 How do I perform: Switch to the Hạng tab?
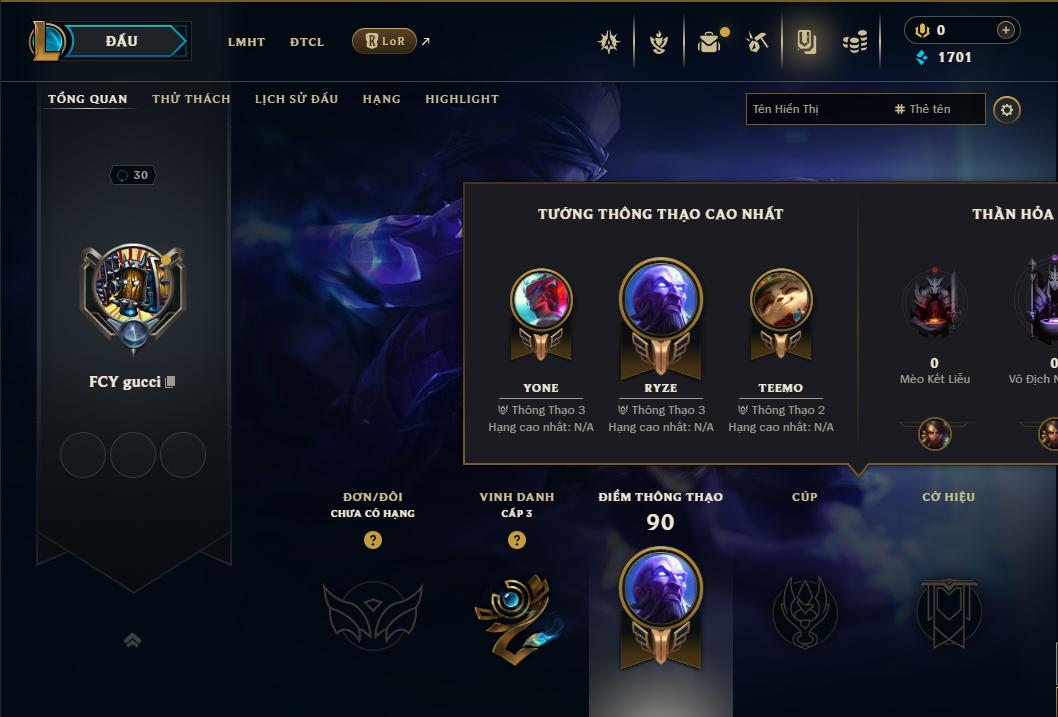click(x=381, y=99)
